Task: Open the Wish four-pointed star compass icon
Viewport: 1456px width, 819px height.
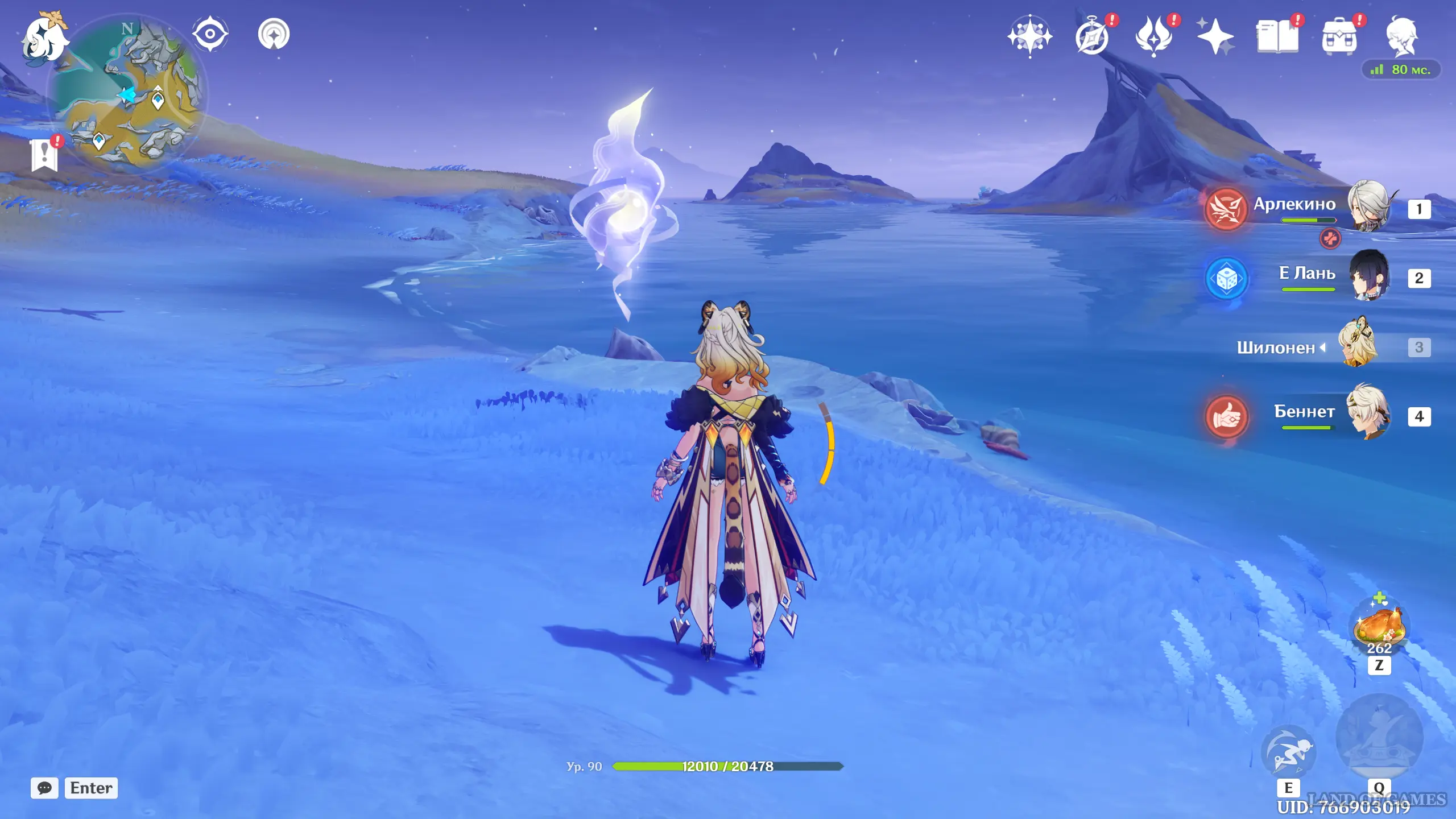Action: [1029, 36]
